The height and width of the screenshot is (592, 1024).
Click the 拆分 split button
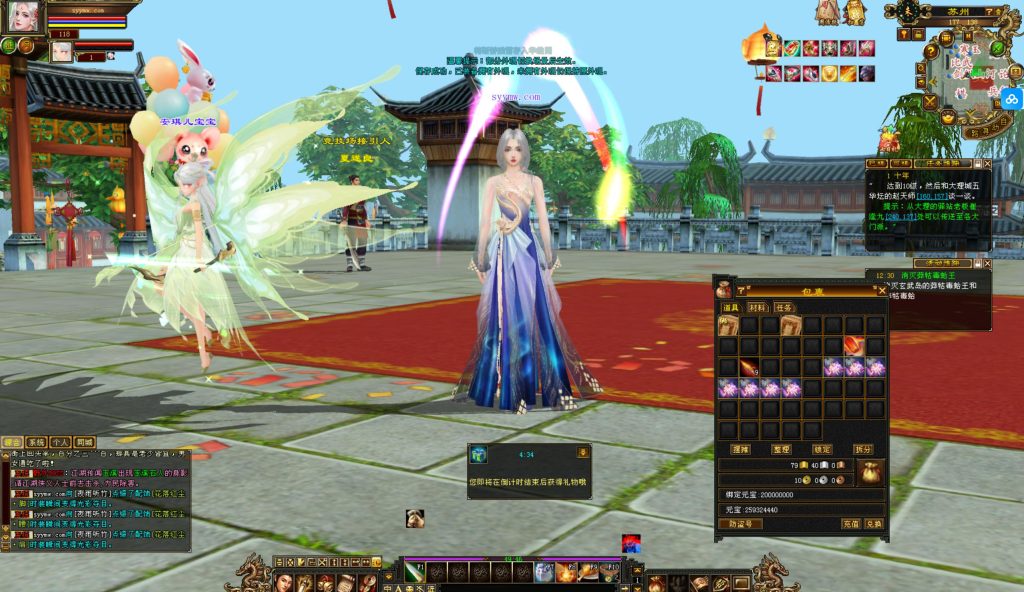point(862,450)
